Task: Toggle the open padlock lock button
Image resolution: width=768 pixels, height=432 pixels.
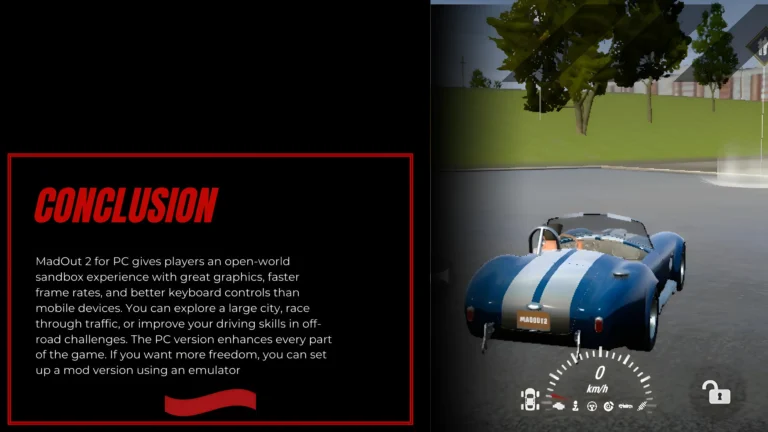Action: pyautogui.click(x=716, y=393)
